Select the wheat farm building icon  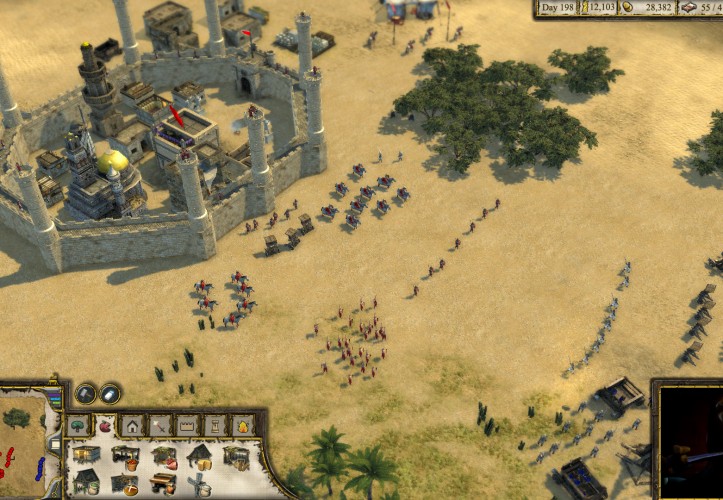pos(237,457)
